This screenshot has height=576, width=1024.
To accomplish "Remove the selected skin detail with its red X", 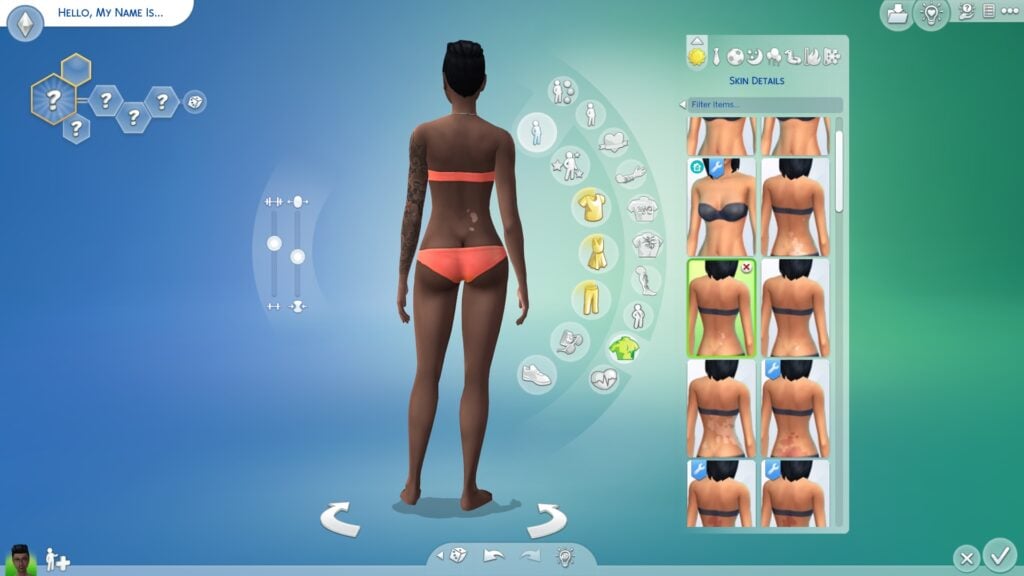I will (x=745, y=269).
